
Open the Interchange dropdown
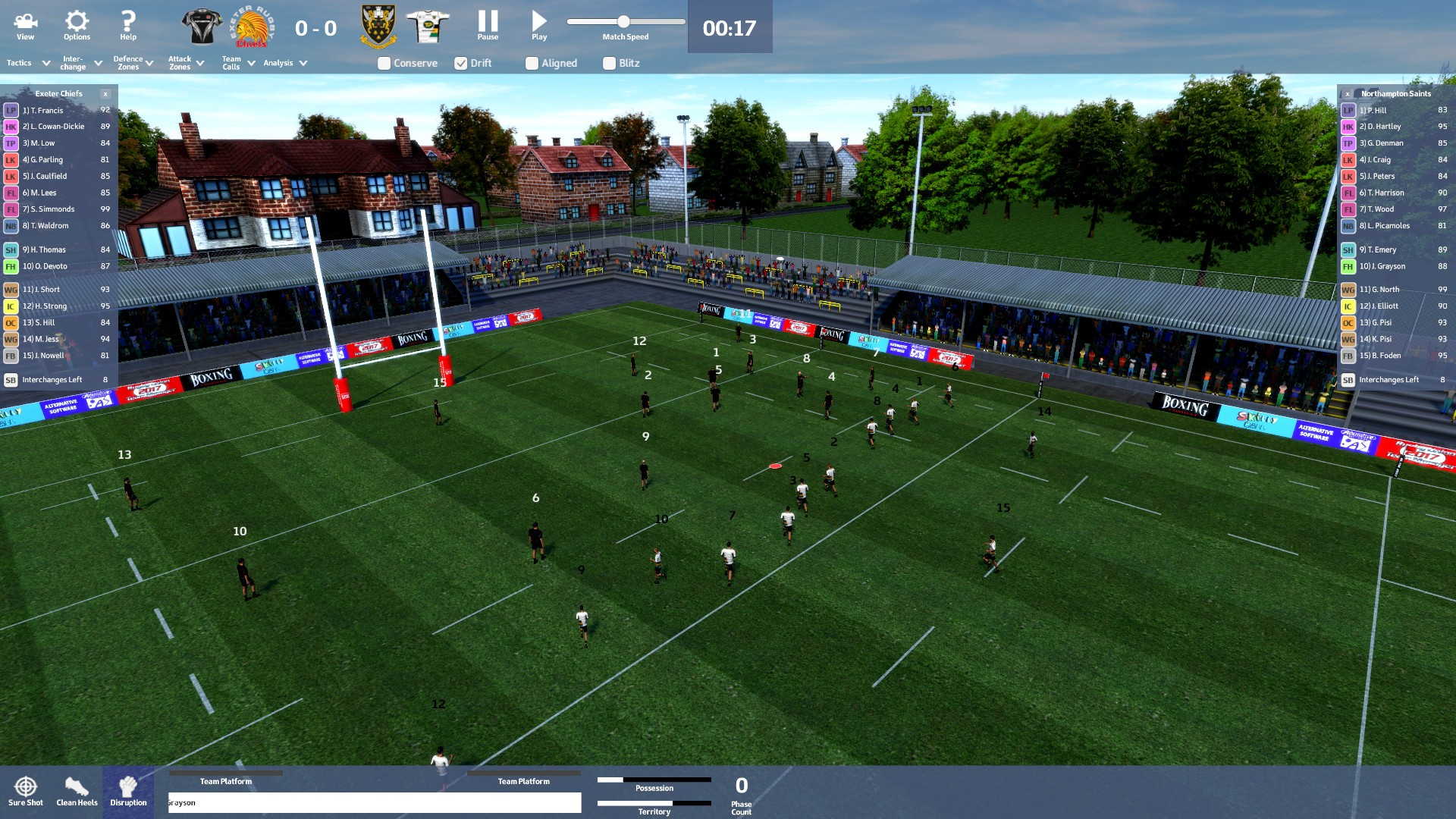[81, 63]
